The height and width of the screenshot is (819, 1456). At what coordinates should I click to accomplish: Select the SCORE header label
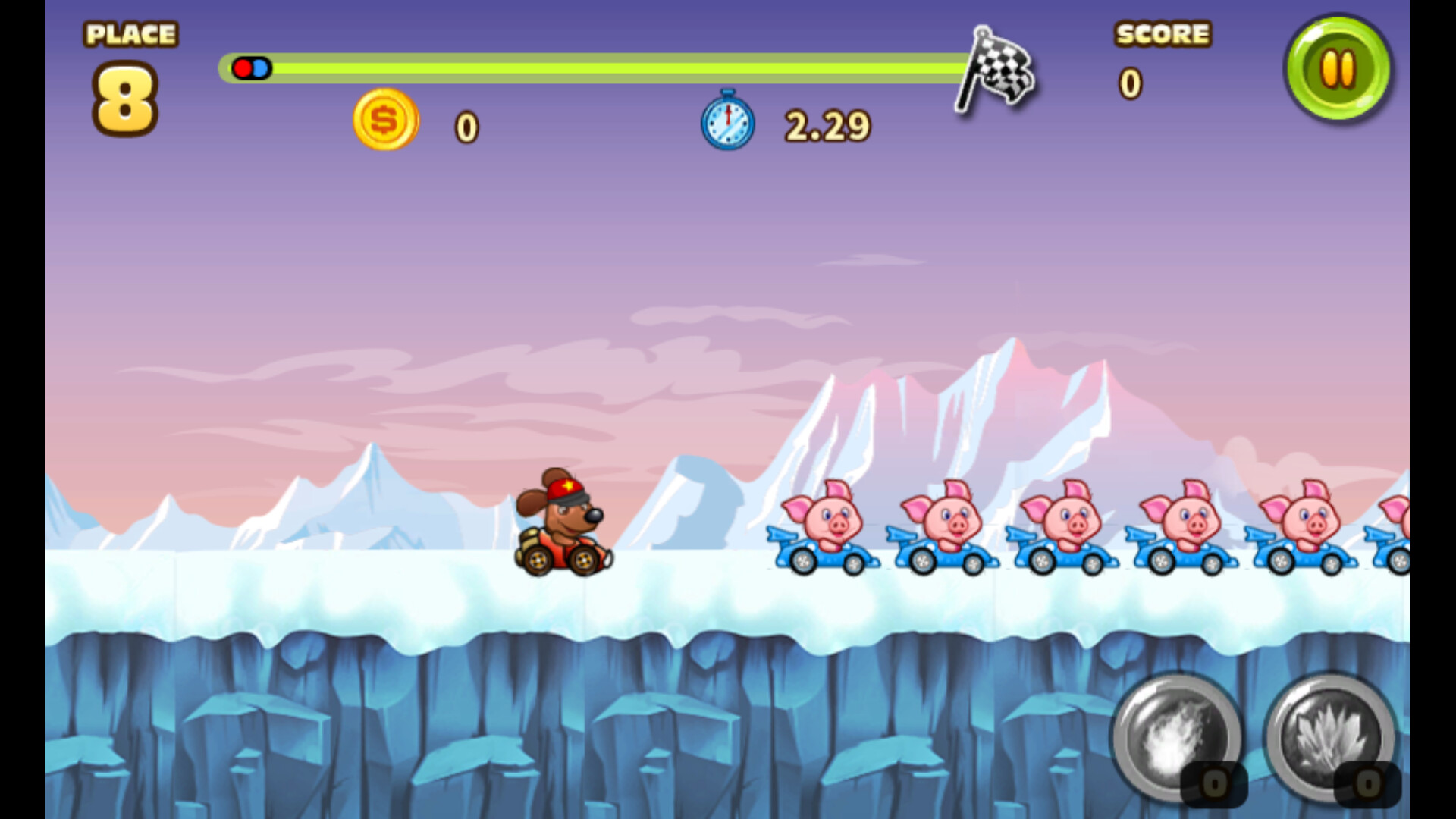(x=1163, y=34)
